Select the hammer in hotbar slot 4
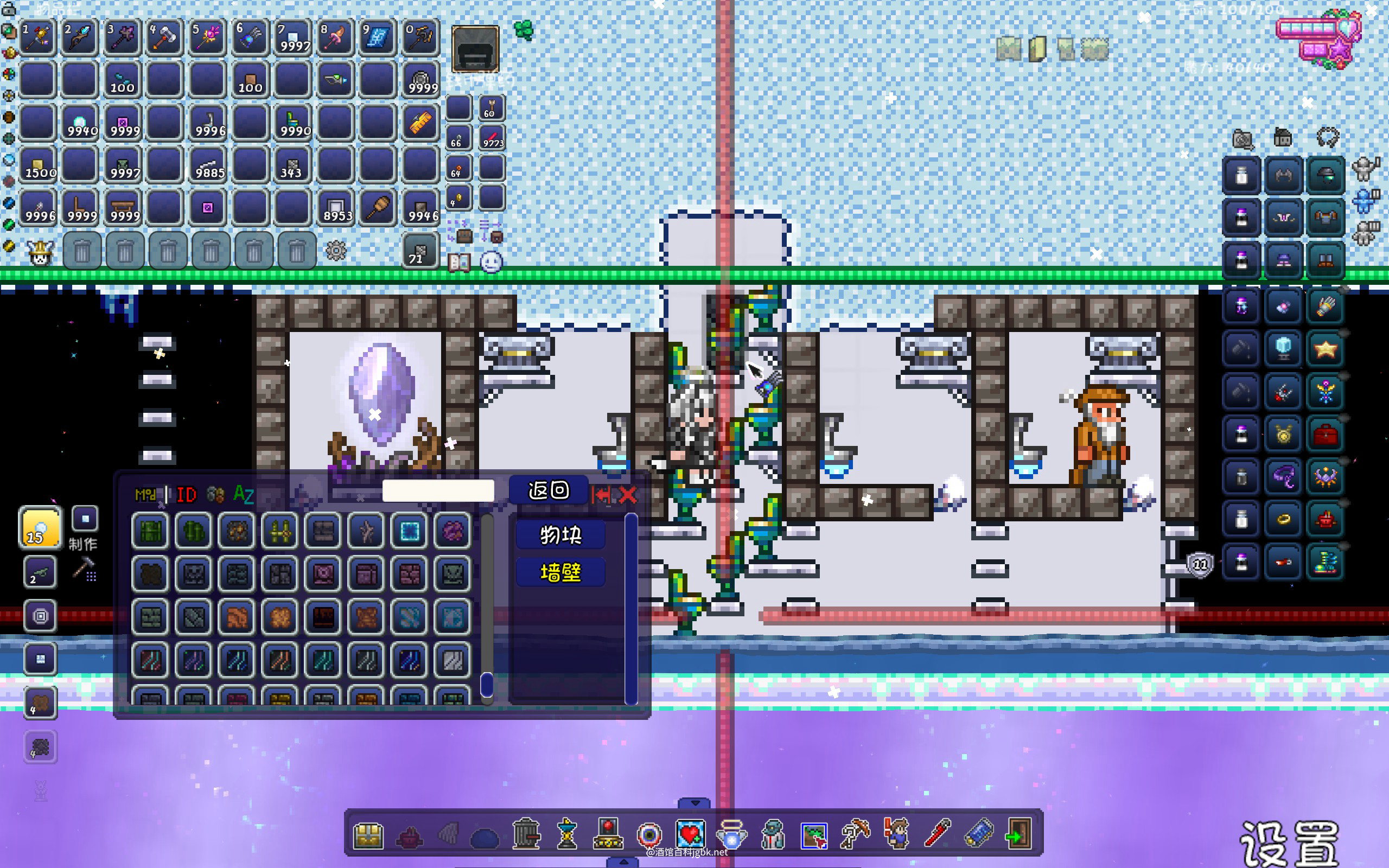 [164, 38]
